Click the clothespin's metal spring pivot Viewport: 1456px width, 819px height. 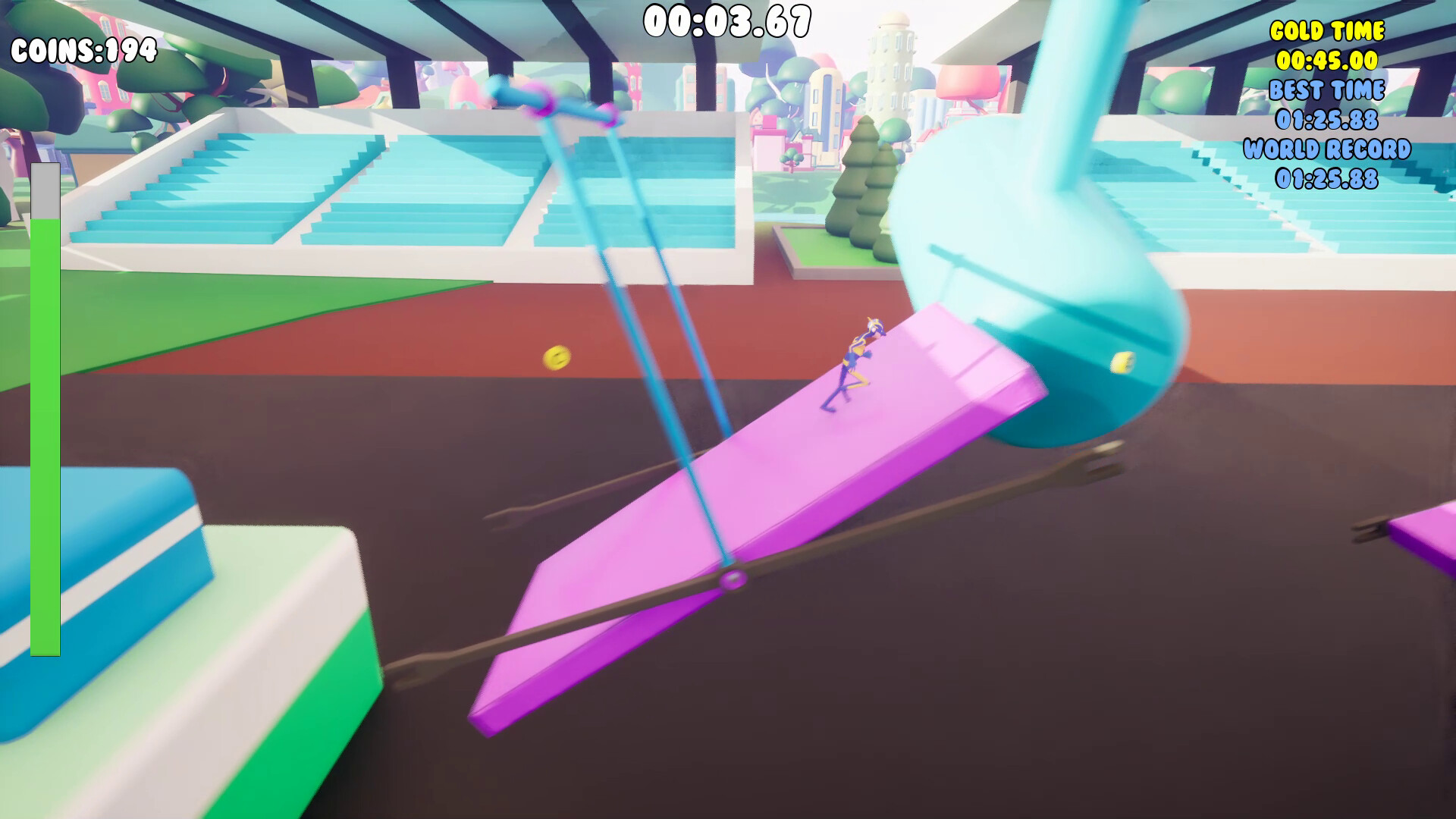[732, 580]
